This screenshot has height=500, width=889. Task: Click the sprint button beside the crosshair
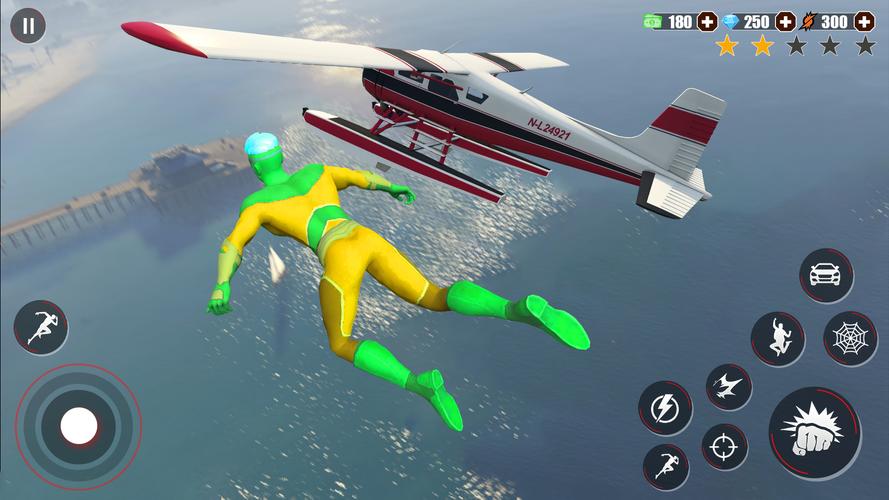coord(666,466)
